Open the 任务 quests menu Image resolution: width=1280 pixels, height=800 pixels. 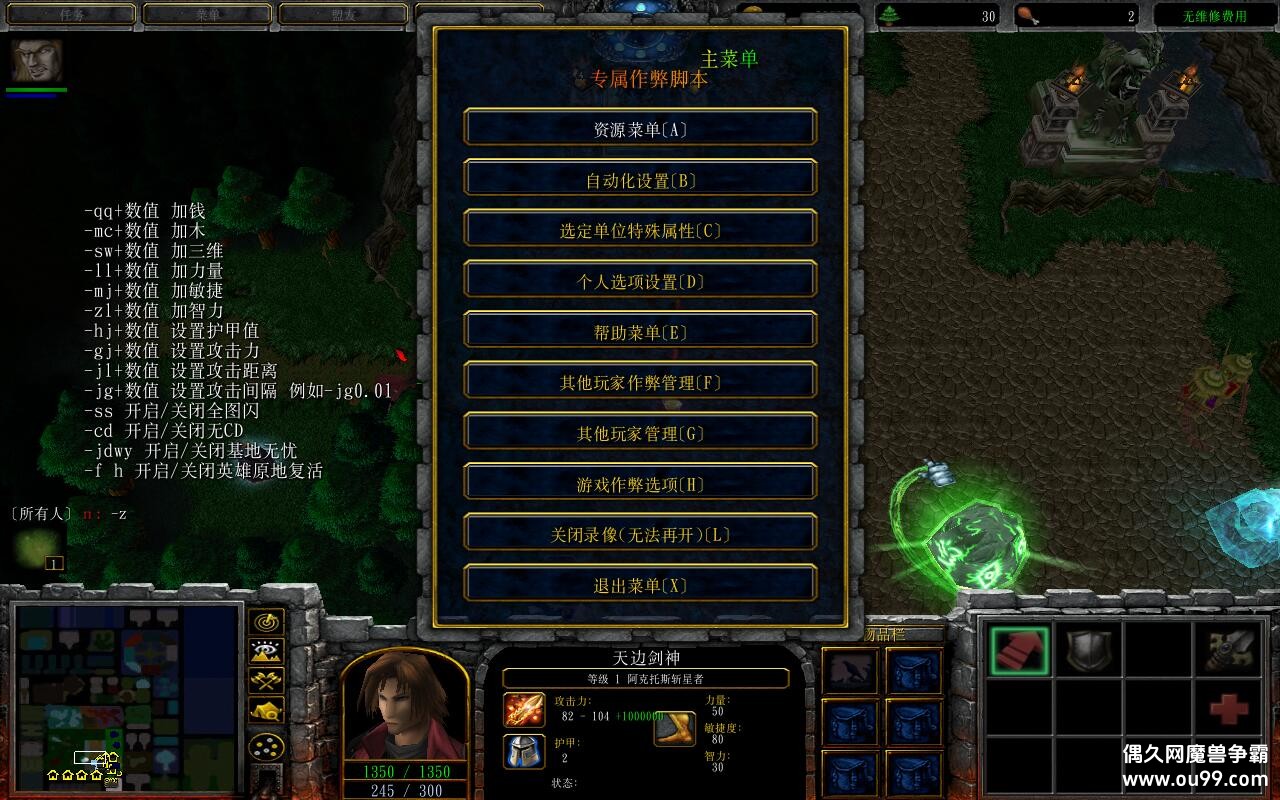70,15
